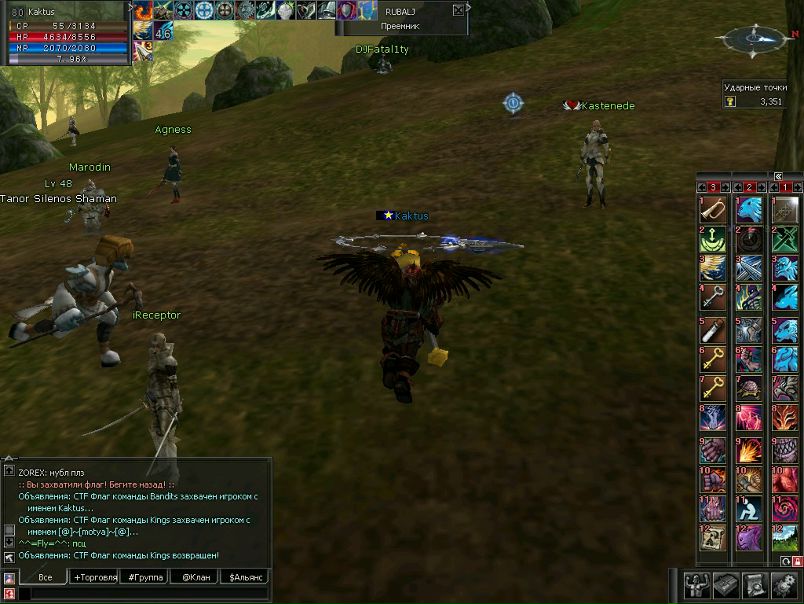Activate the seated figure sit action
Image resolution: width=804 pixels, height=604 pixels.
[749, 509]
